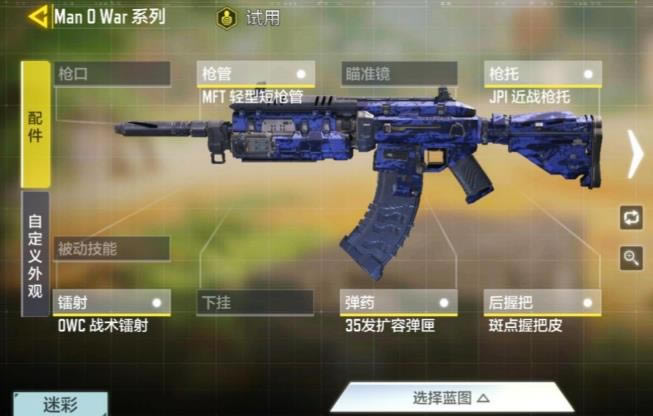Open the 枪管 barrel attachment slot
Image resolution: width=653 pixels, height=416 pixels.
click(256, 74)
